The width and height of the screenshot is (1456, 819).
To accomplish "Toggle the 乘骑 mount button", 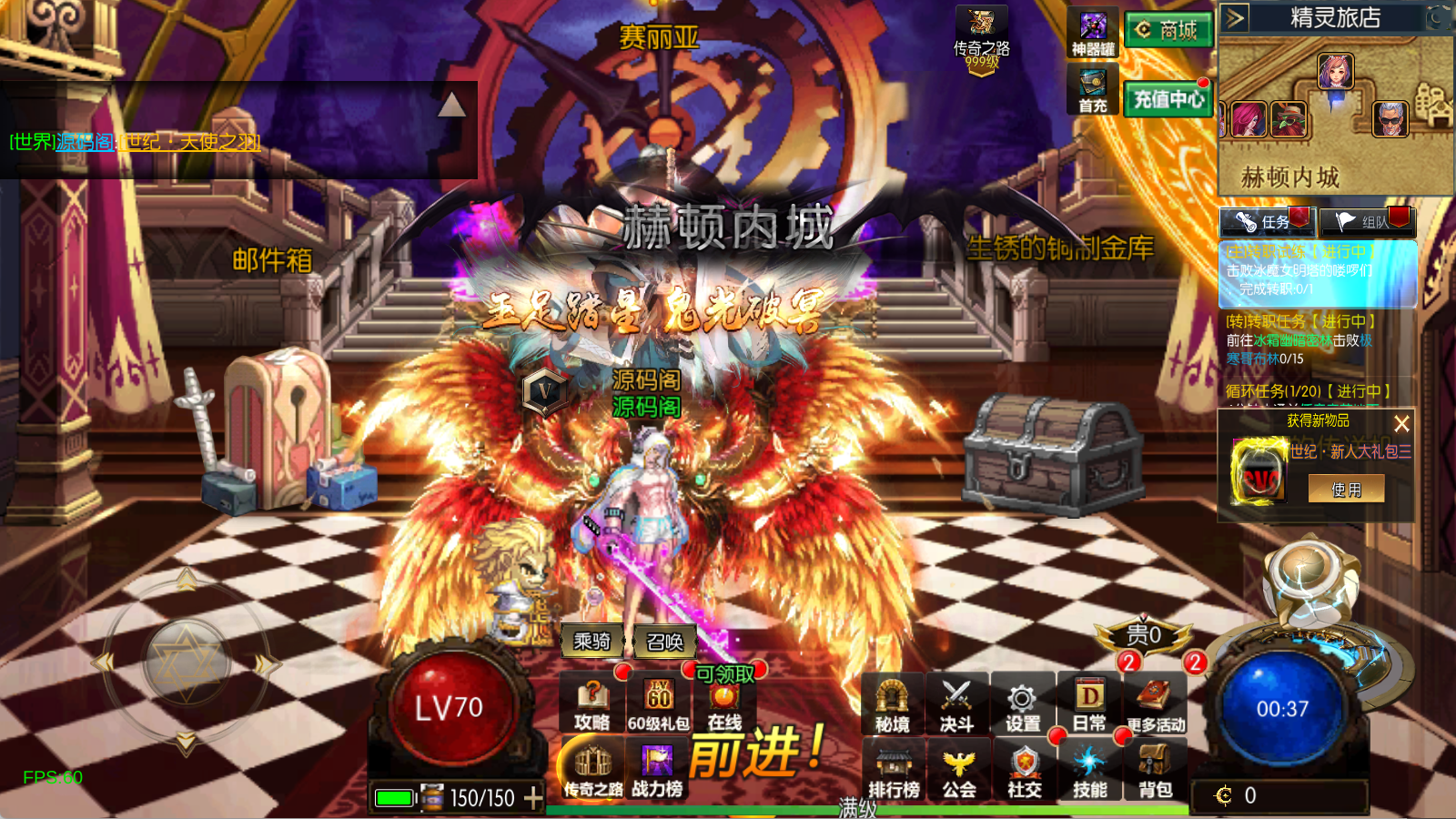I will (x=591, y=642).
